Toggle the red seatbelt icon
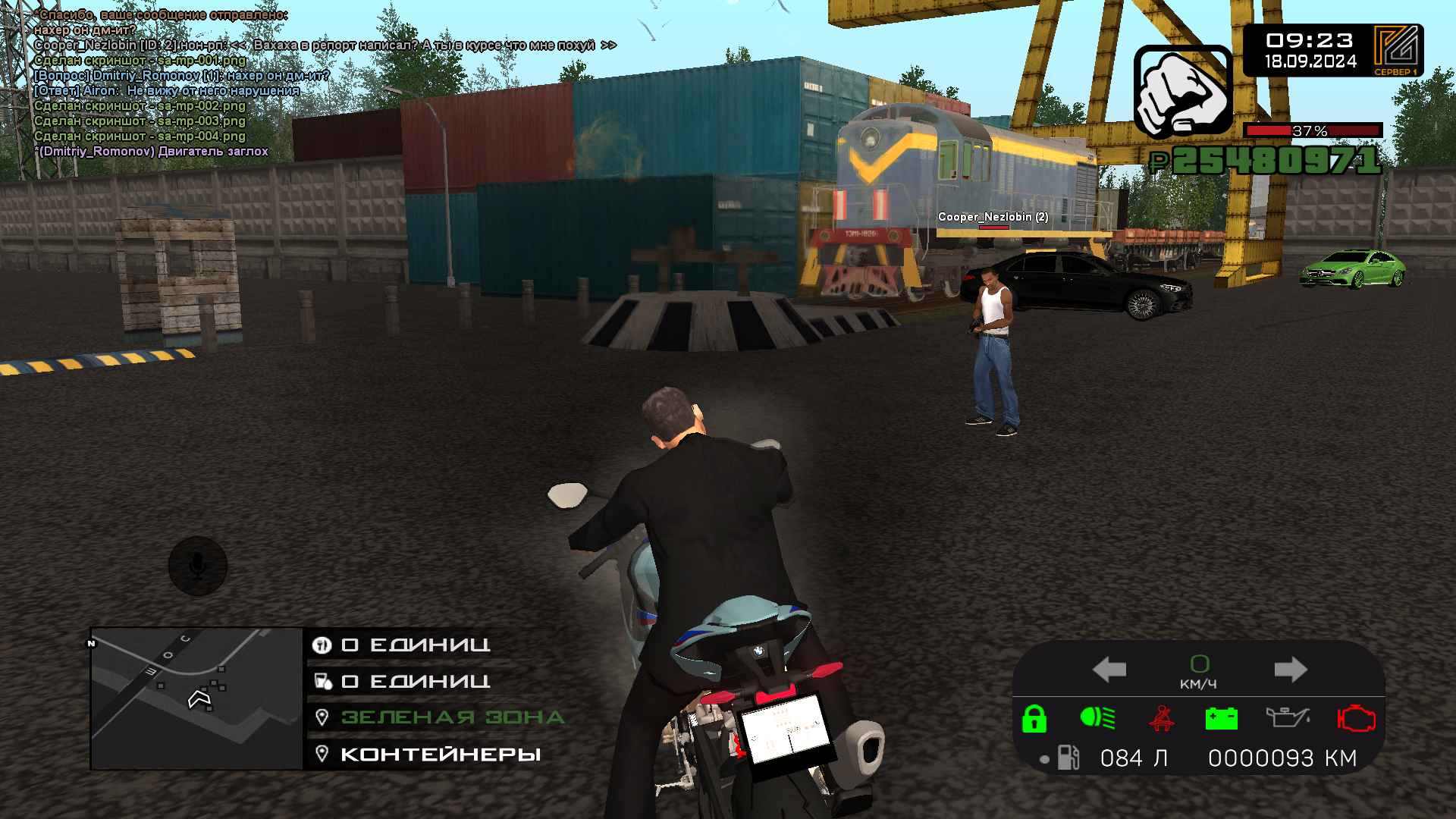The height and width of the screenshot is (819, 1456). click(x=1161, y=718)
